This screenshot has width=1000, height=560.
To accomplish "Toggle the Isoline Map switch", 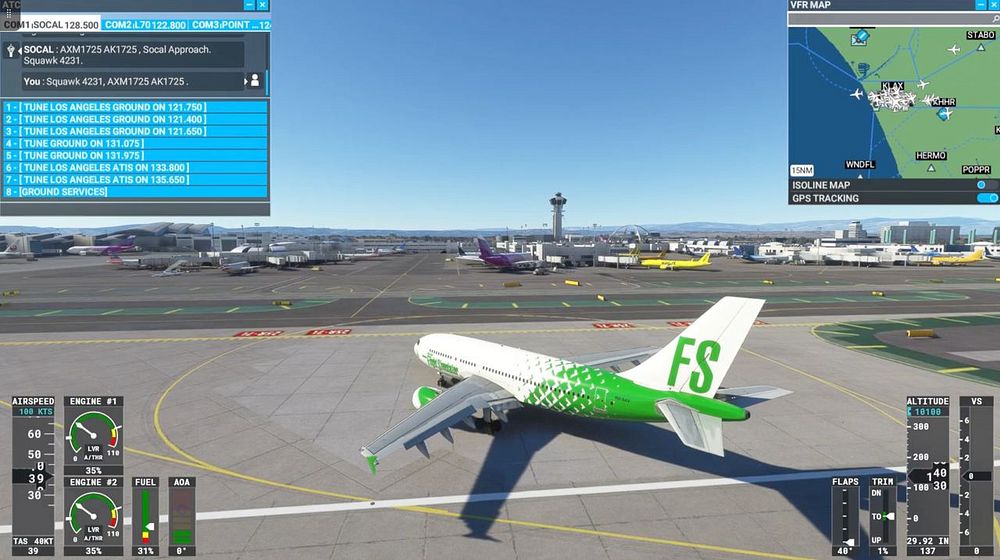I will [x=982, y=185].
